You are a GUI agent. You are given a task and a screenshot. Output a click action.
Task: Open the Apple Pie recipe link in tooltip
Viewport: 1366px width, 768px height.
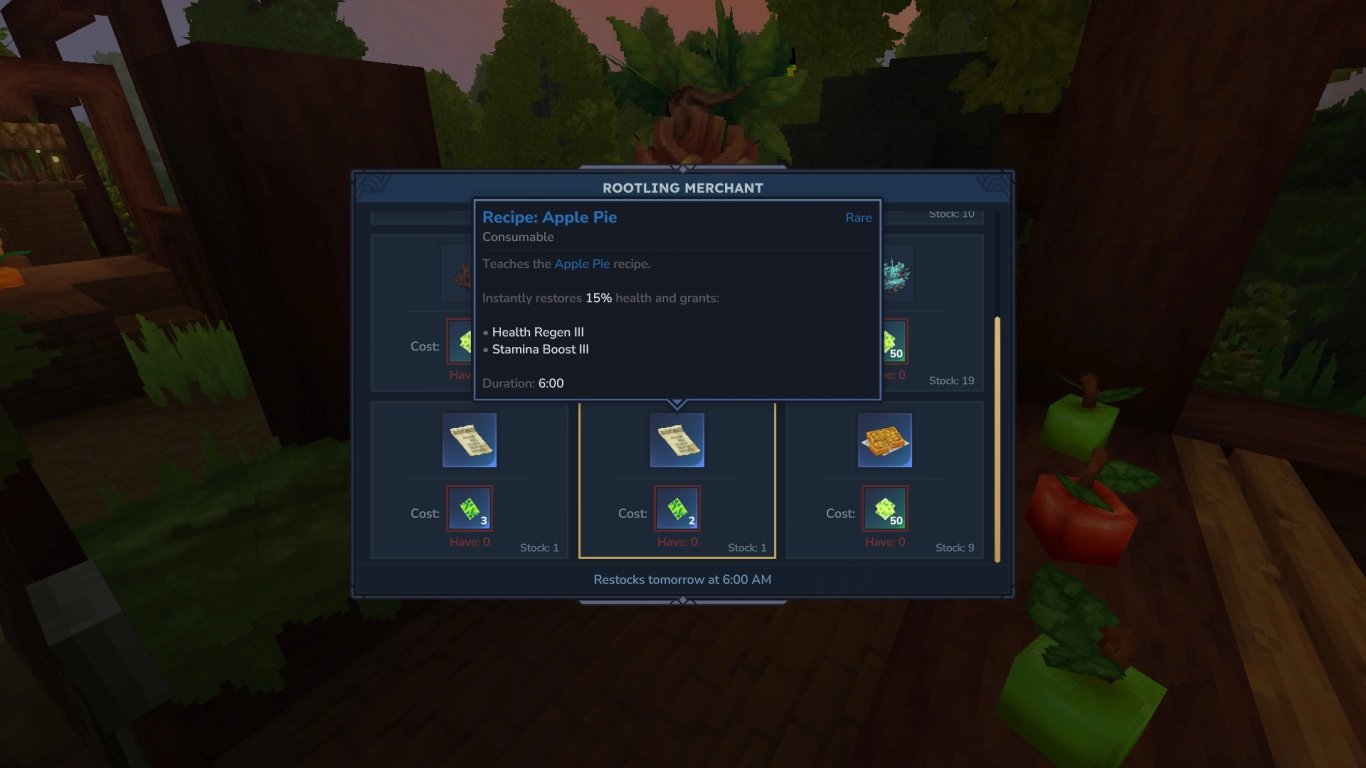pos(582,263)
